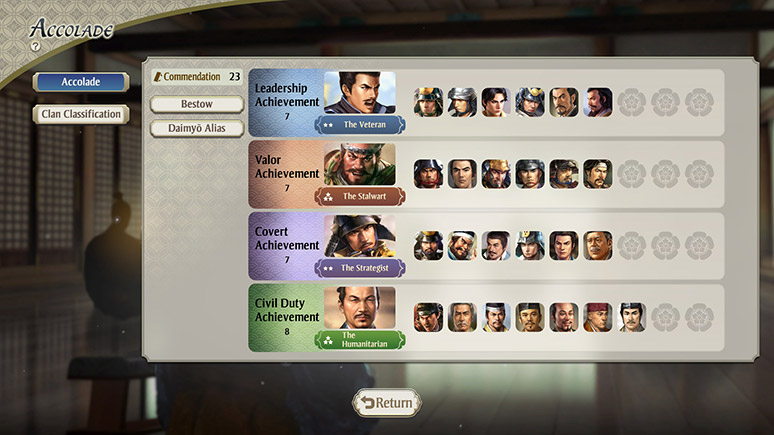Viewport: 774px width, 435px height.
Task: Choose The Strategist officer portrait
Action: (360, 237)
